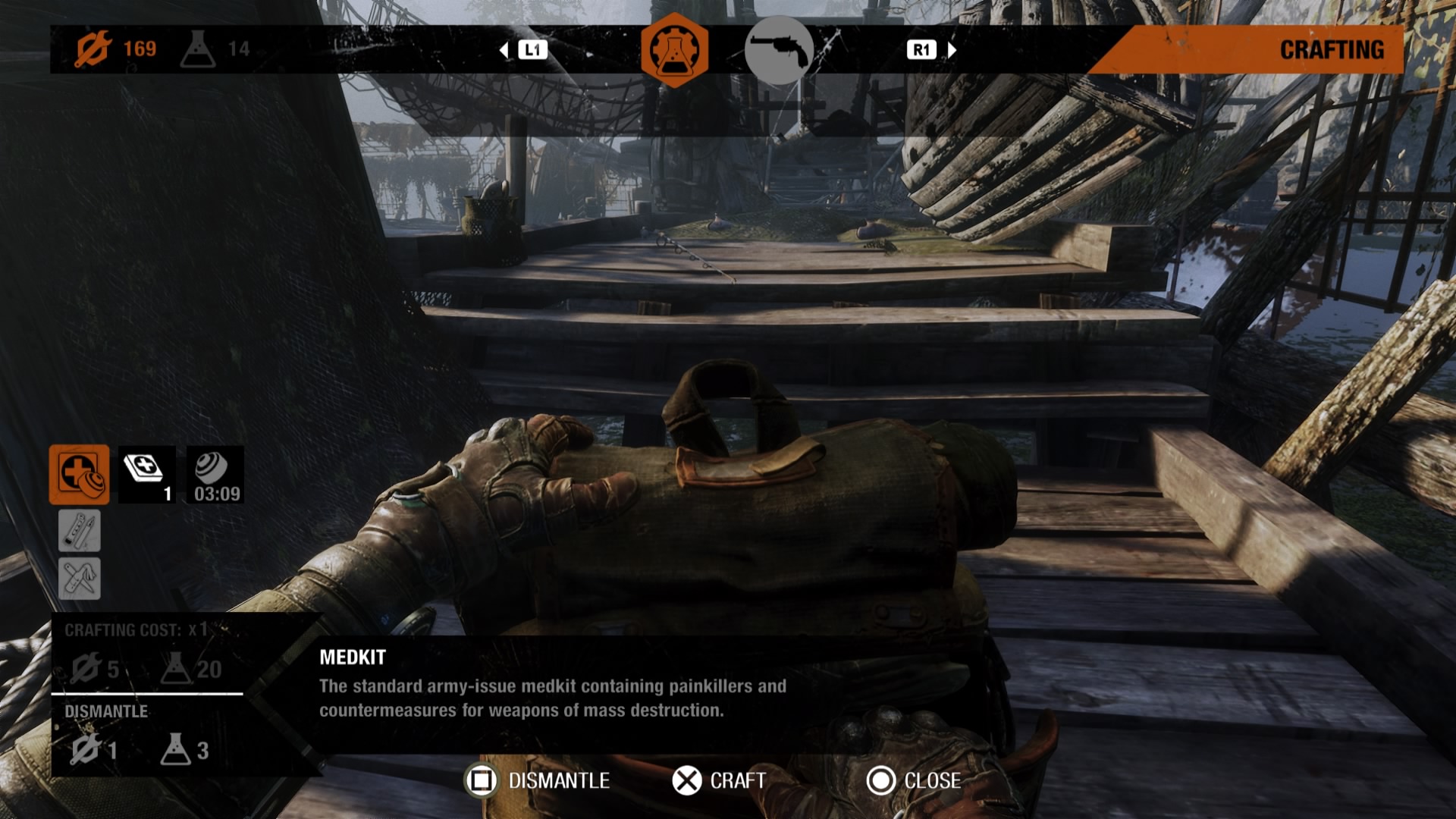Close the crafting menu
The image size is (1456, 819).
(914, 780)
